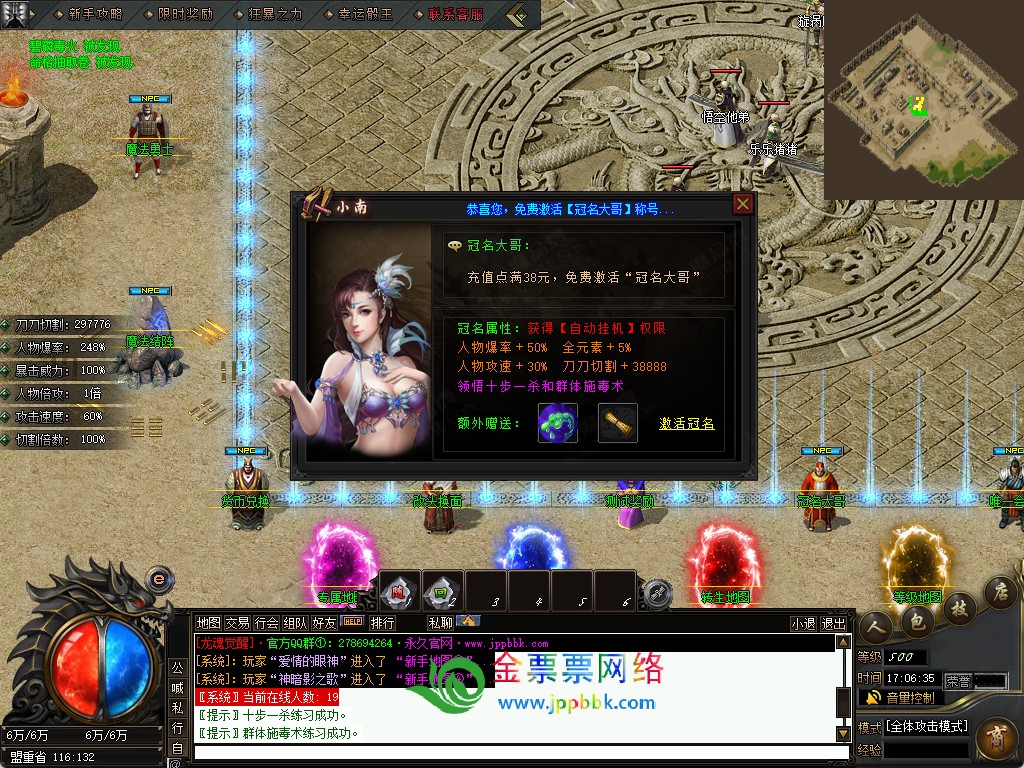Open the 幸运骰王 lucky dice menu

(x=366, y=14)
